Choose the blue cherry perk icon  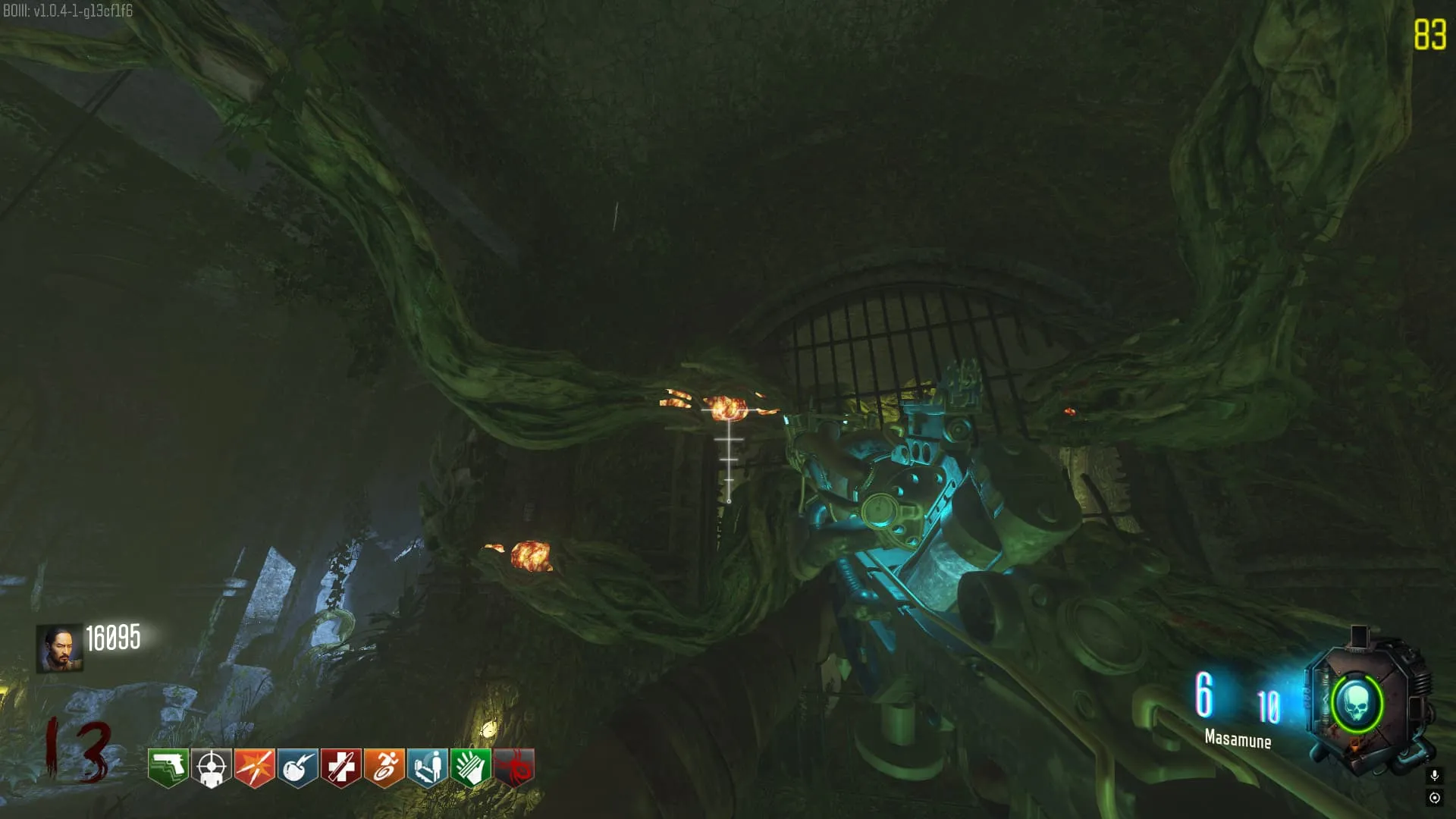[298, 767]
